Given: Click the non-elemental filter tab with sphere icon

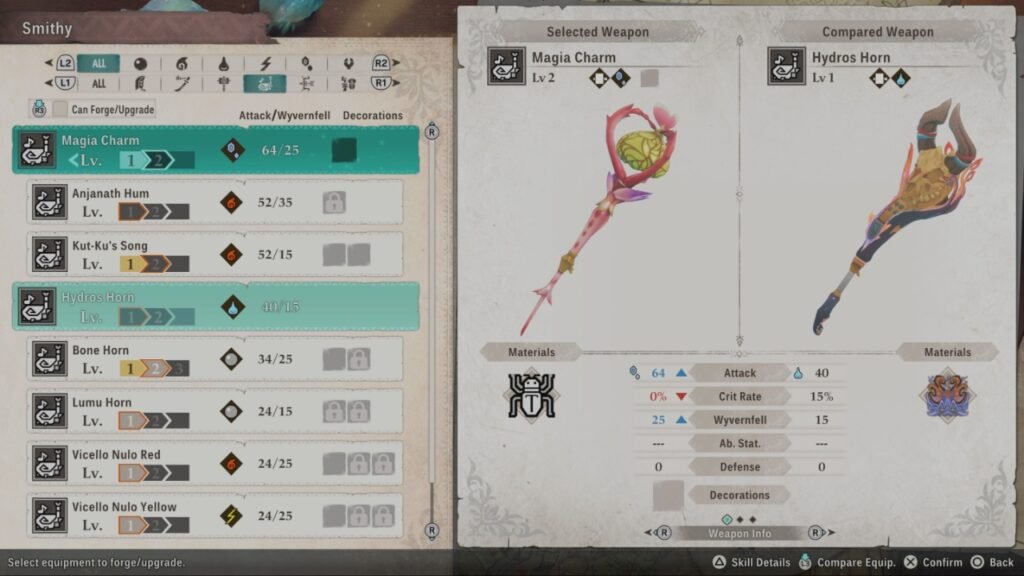Looking at the screenshot, I should [x=140, y=63].
